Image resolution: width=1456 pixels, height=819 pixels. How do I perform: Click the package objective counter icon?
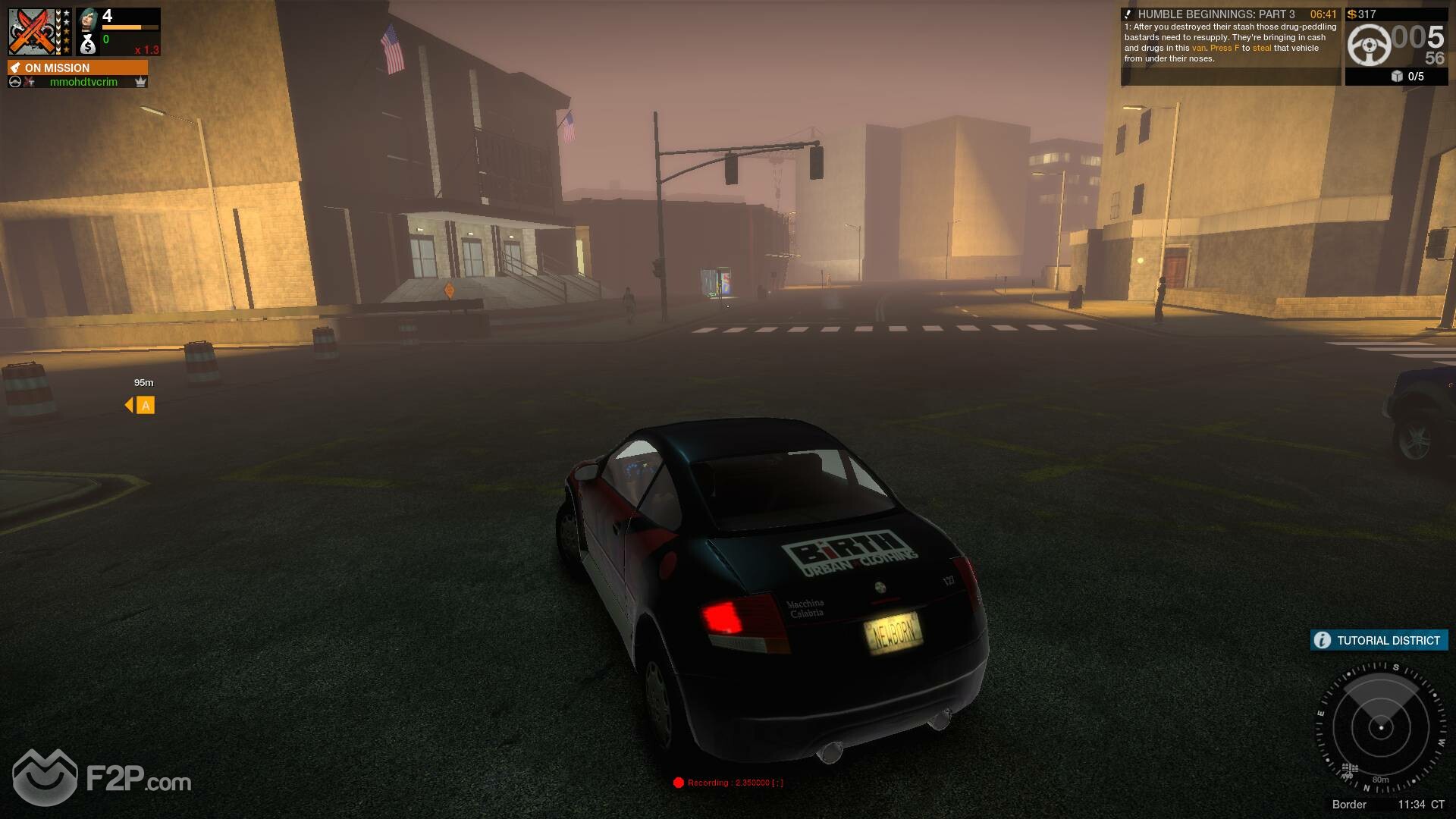tap(1397, 77)
